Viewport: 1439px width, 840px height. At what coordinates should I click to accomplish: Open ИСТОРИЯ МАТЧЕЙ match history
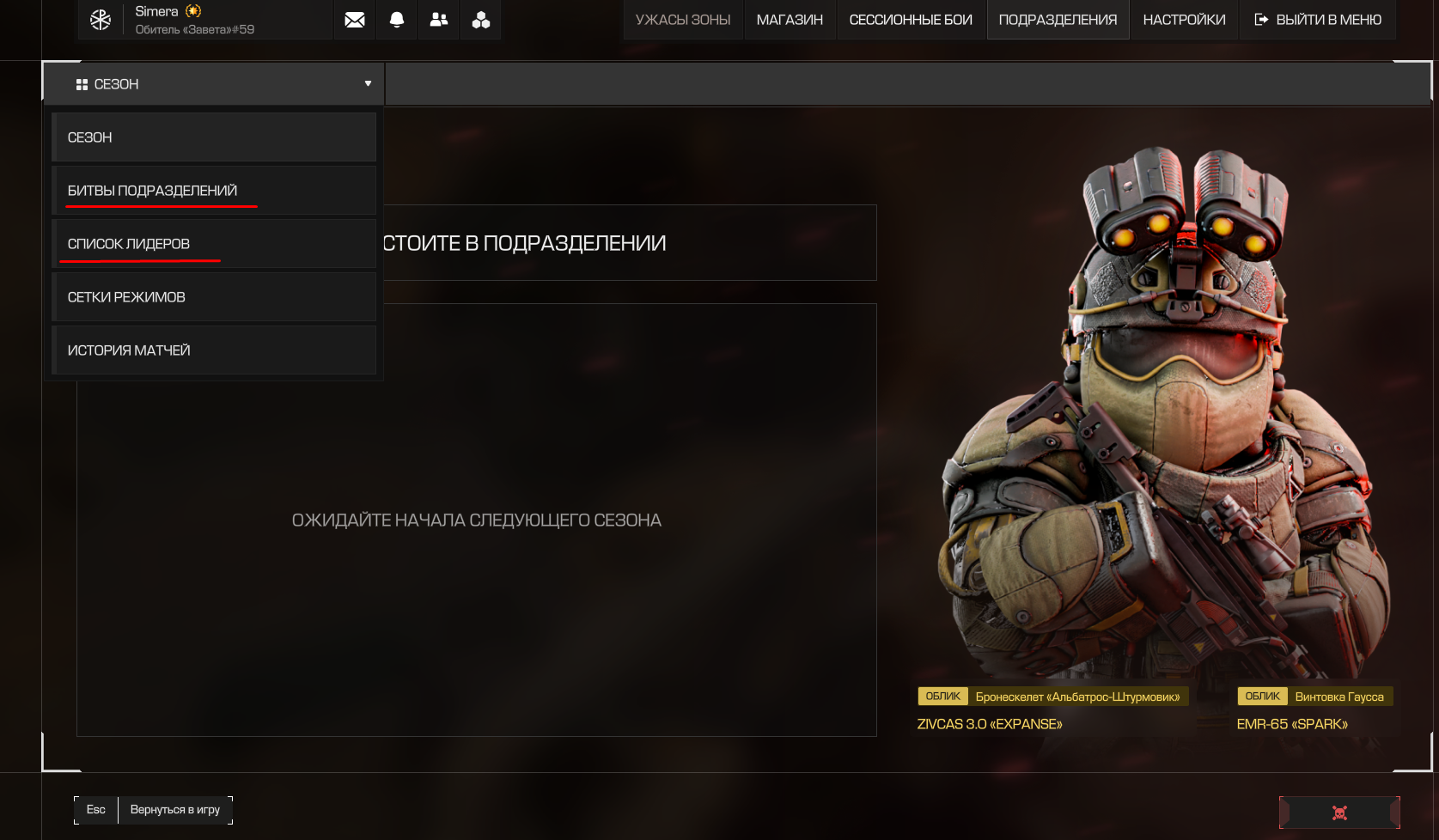point(214,350)
